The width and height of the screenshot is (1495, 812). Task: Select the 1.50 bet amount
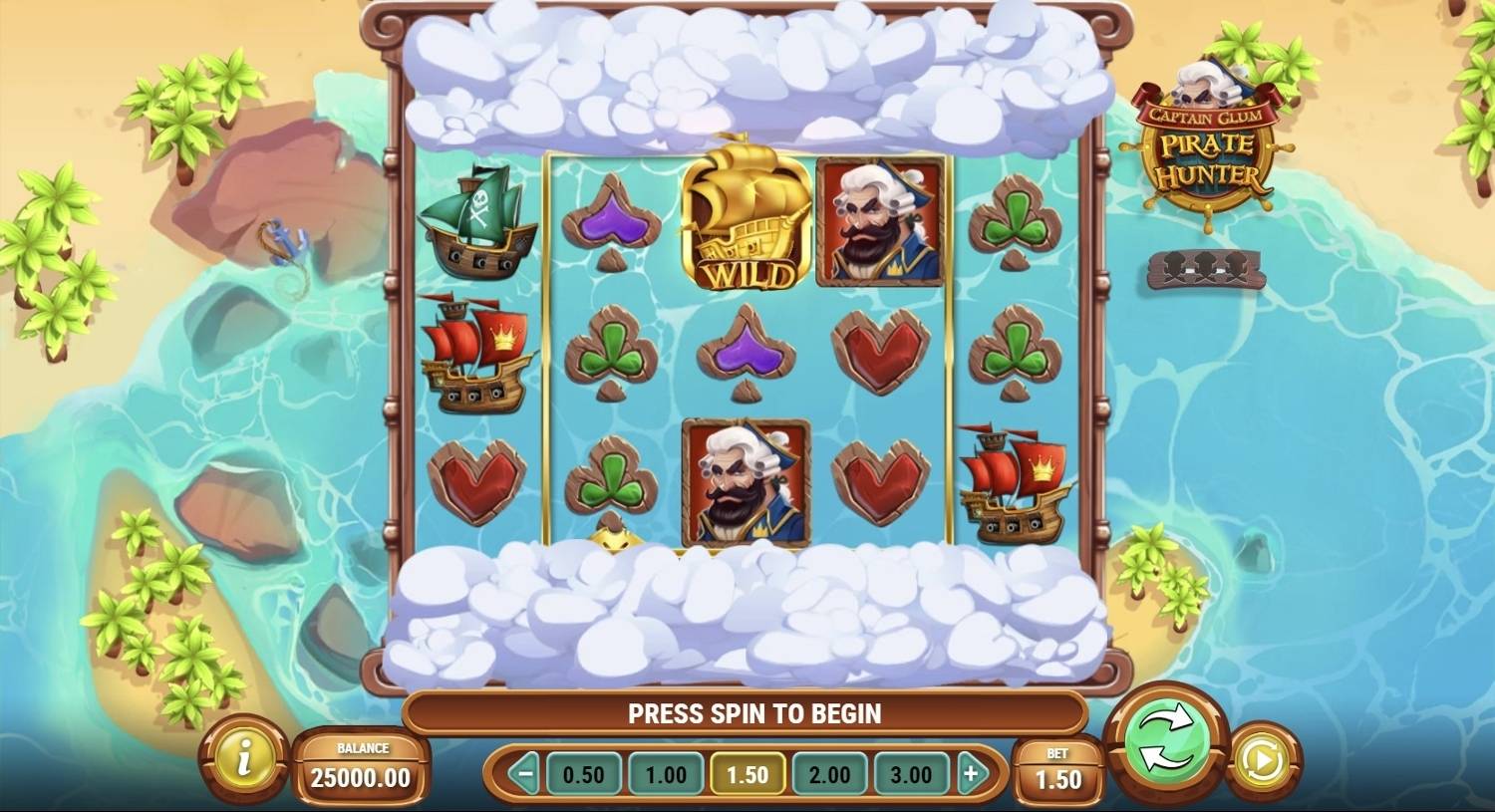click(x=747, y=774)
